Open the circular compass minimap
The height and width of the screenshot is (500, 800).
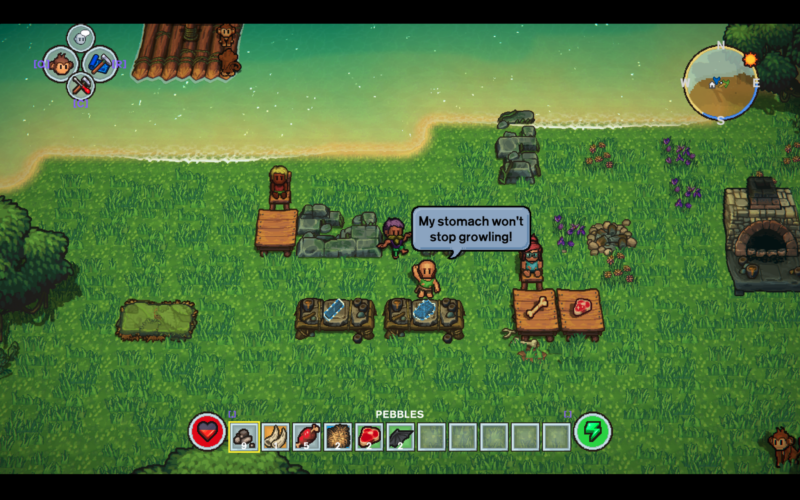click(720, 83)
